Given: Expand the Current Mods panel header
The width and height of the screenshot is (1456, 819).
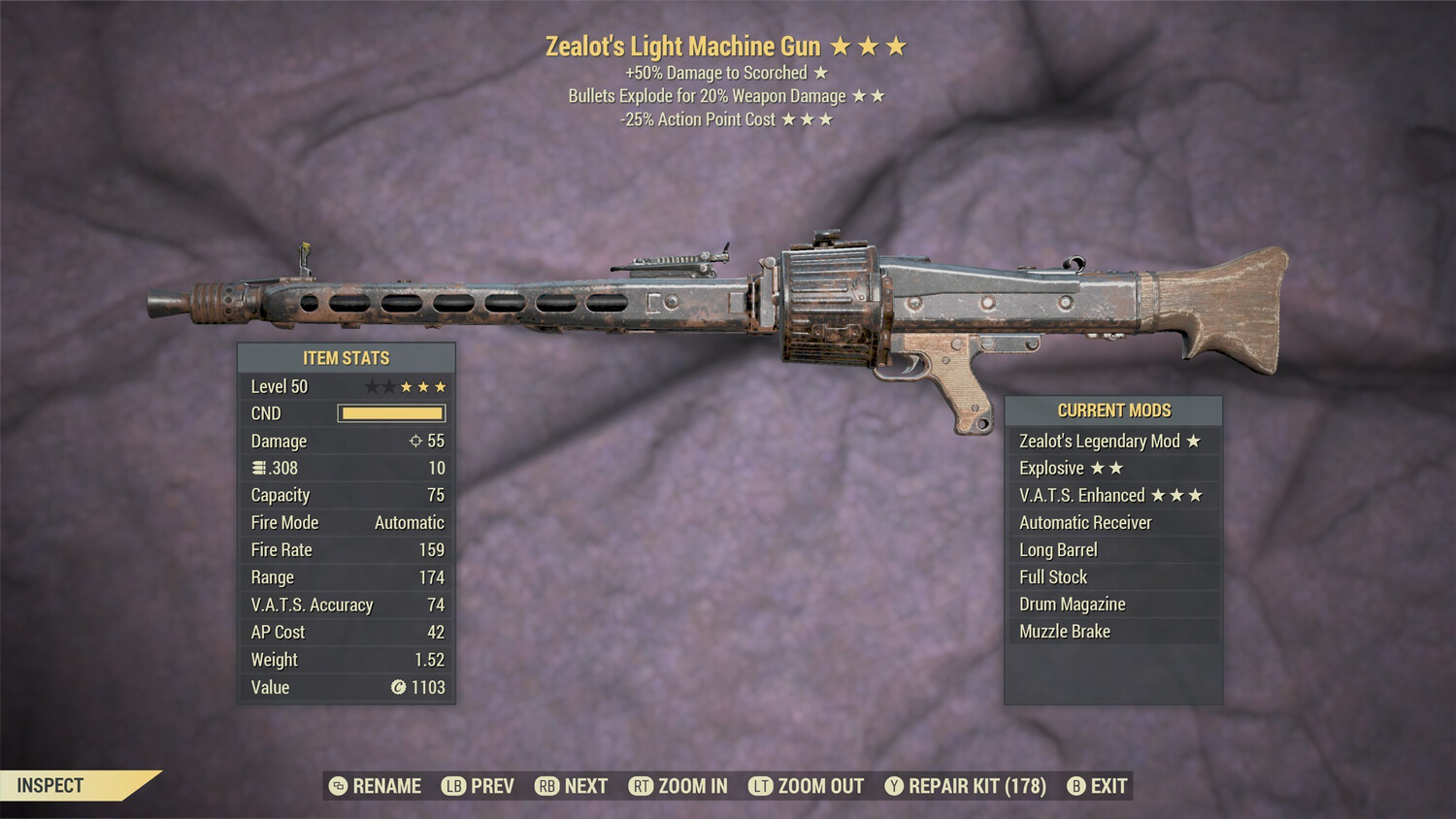Looking at the screenshot, I should point(1114,409).
